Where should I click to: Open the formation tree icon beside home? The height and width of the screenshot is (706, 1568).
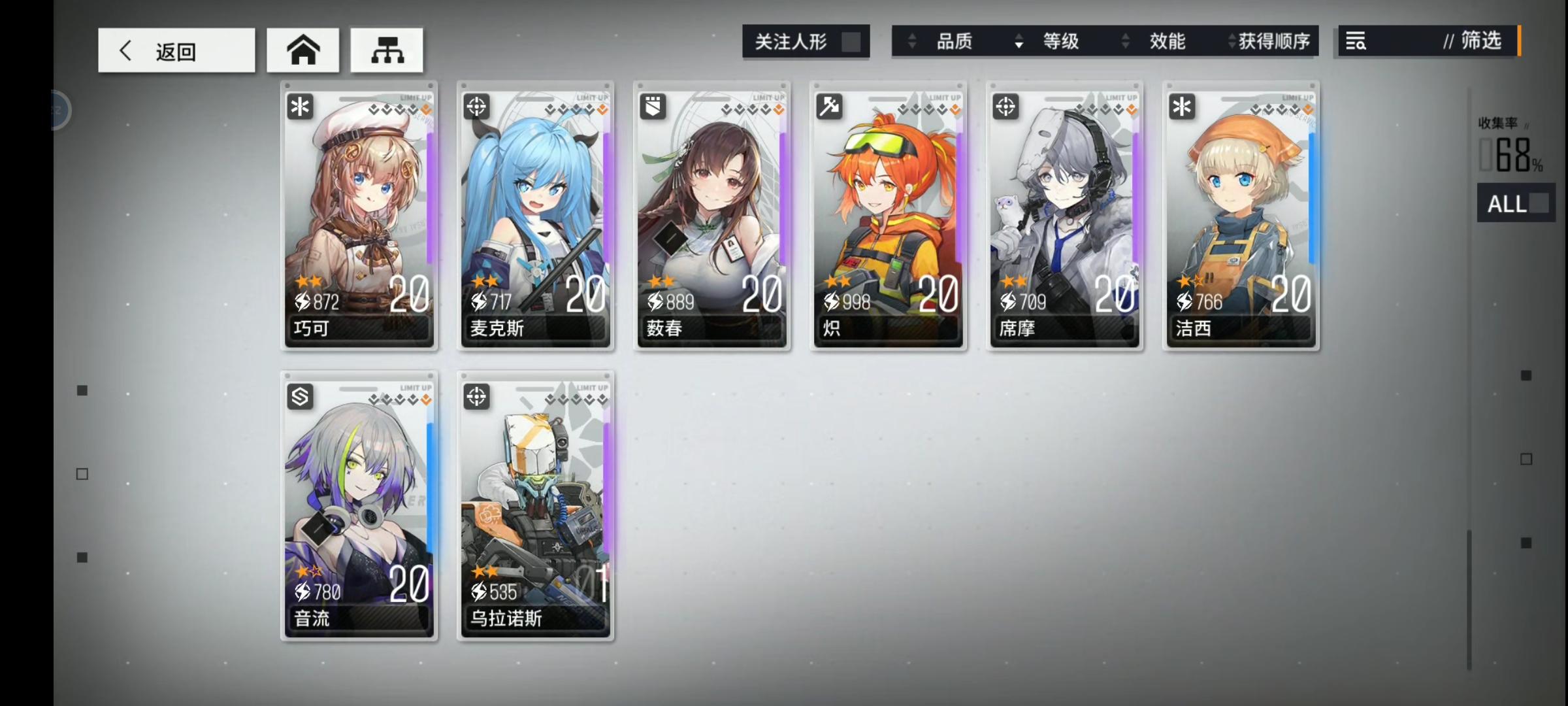387,50
